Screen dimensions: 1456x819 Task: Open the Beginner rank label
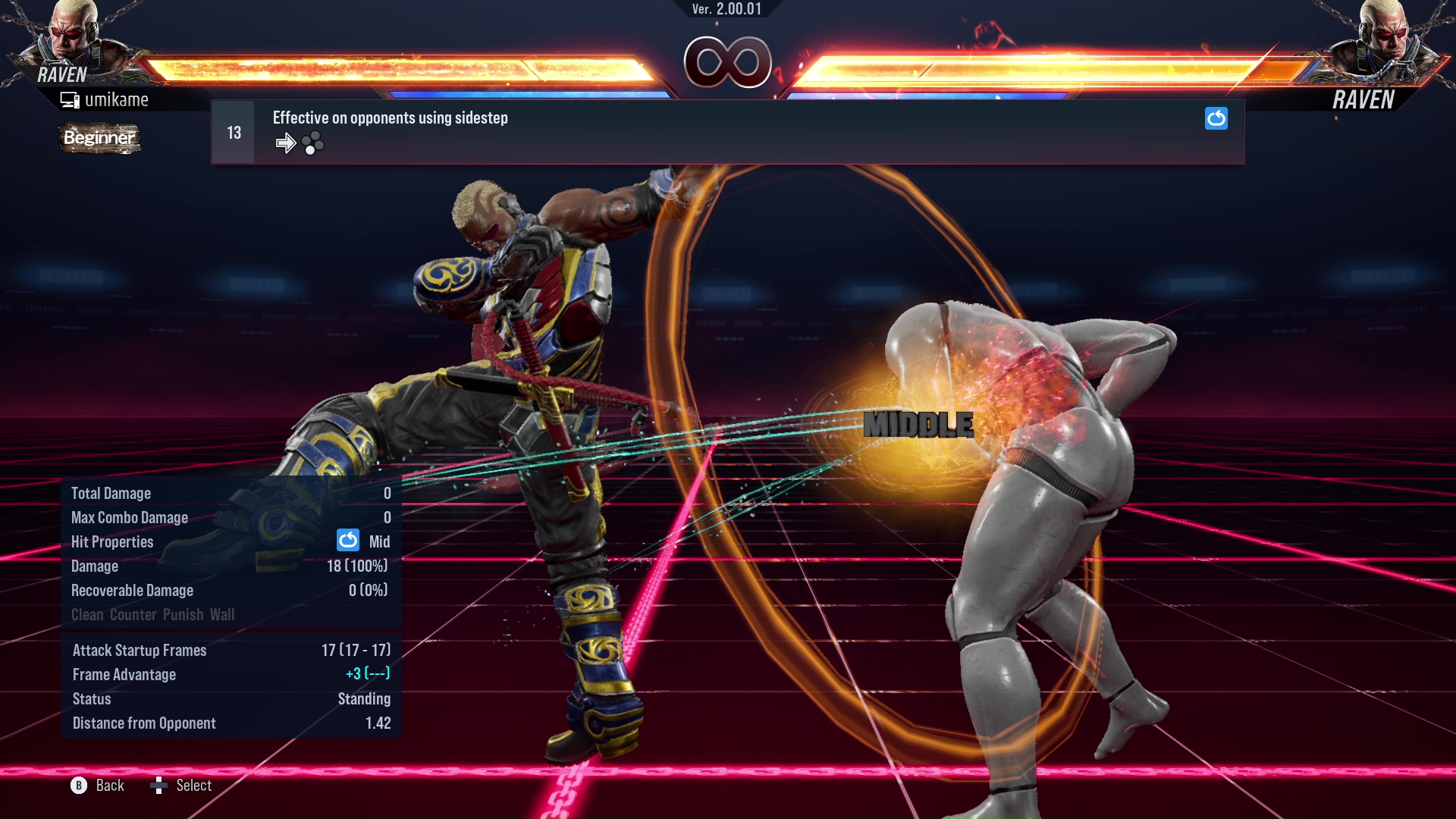click(99, 138)
